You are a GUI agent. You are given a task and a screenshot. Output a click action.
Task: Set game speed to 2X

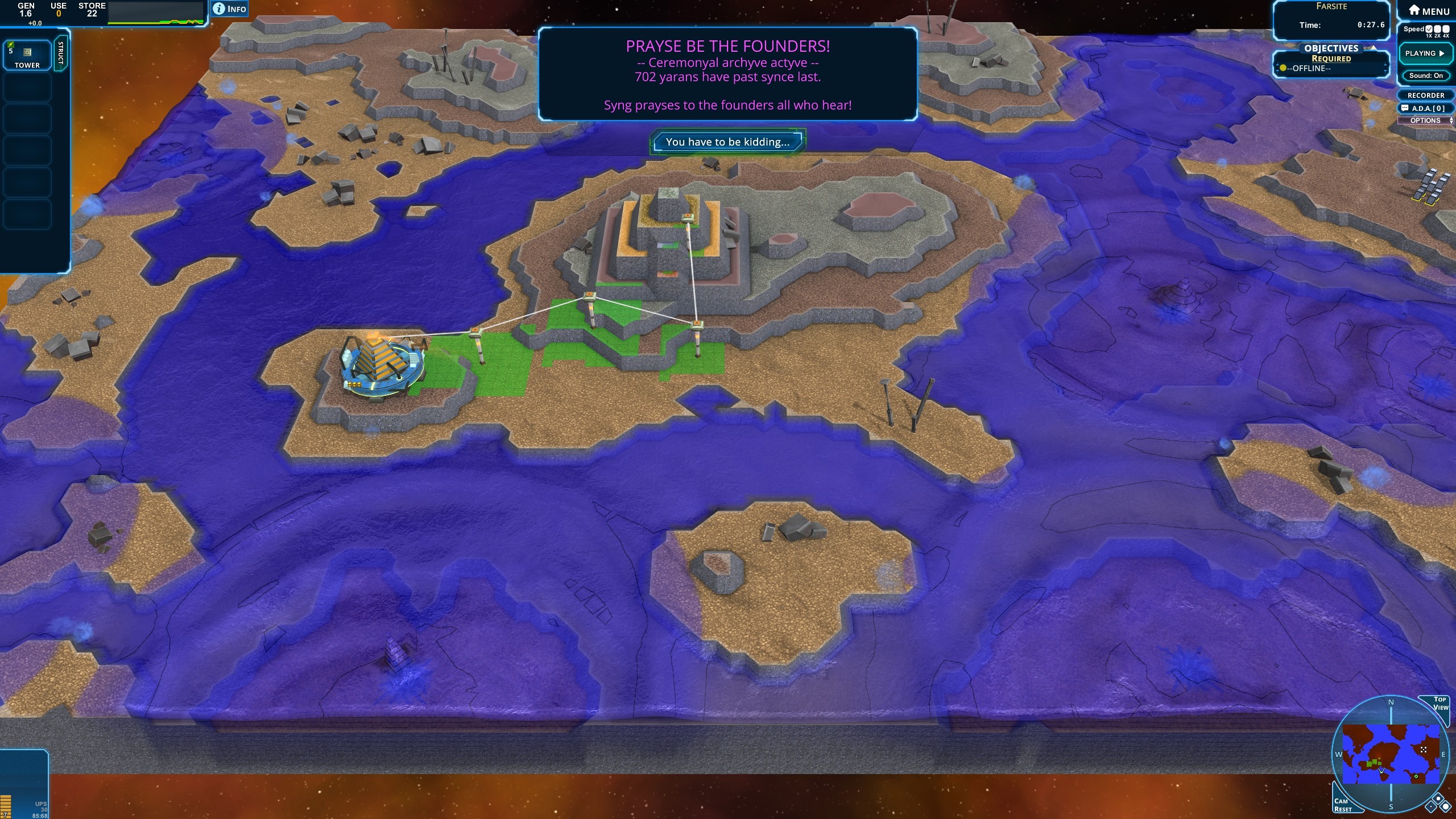click(1437, 29)
